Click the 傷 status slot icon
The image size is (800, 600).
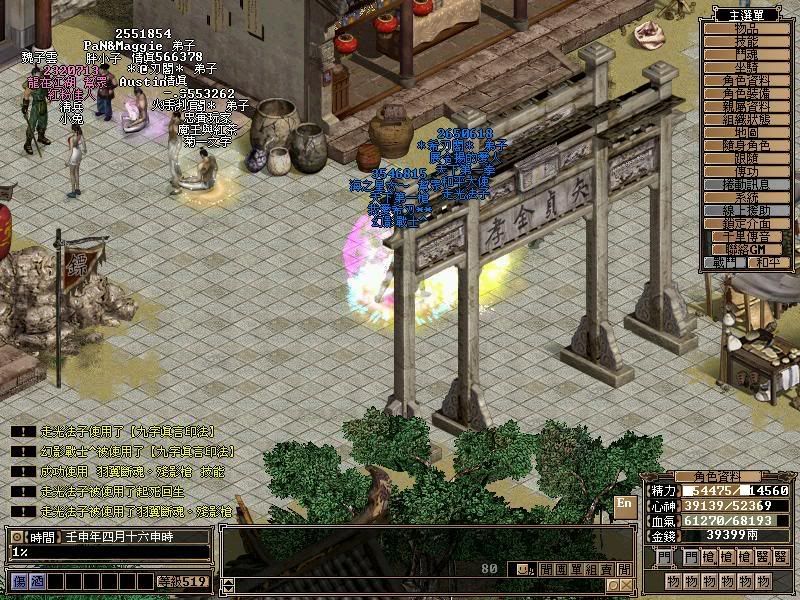[19, 581]
